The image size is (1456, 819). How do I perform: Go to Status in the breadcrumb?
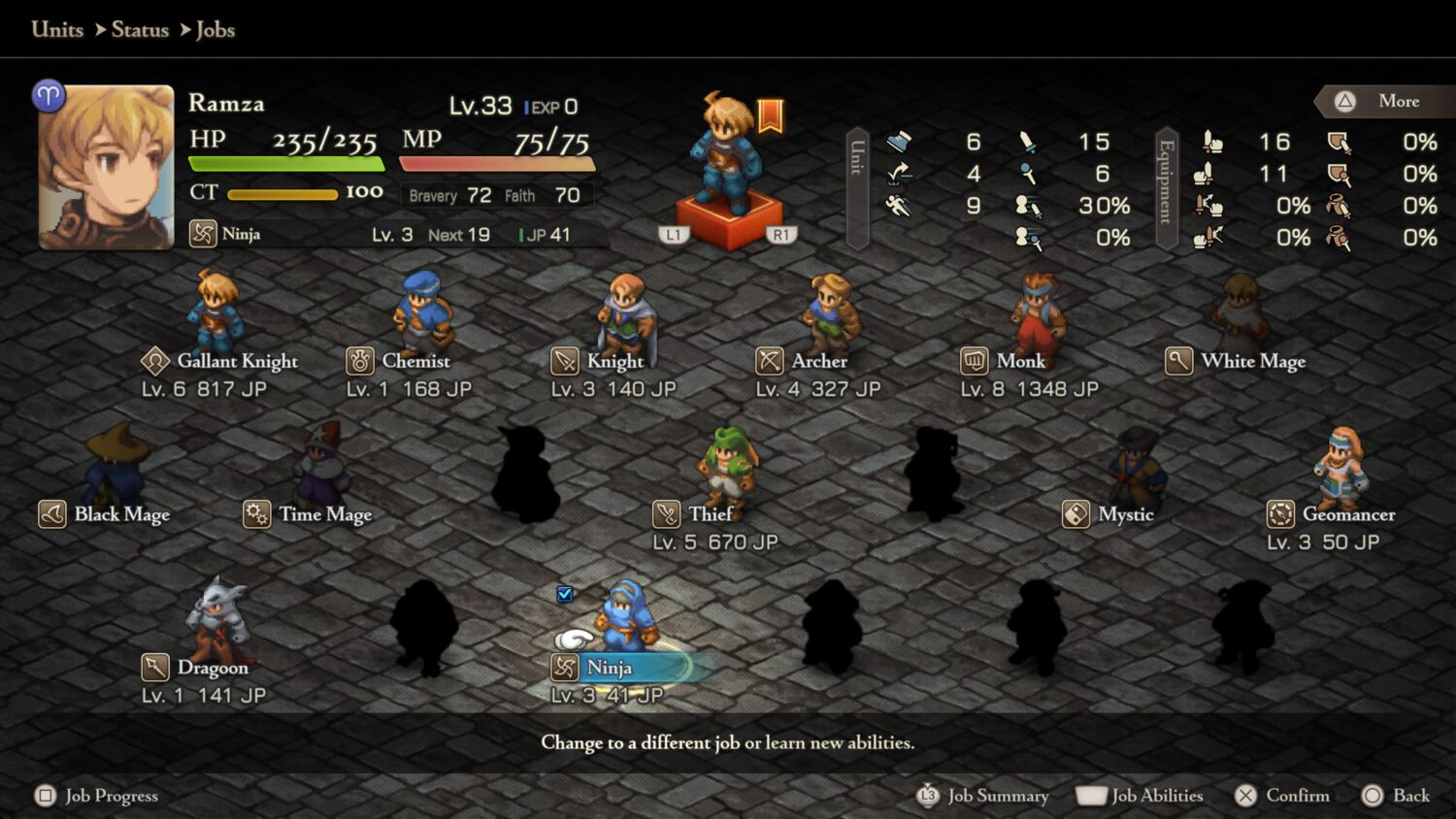pyautogui.click(x=140, y=29)
